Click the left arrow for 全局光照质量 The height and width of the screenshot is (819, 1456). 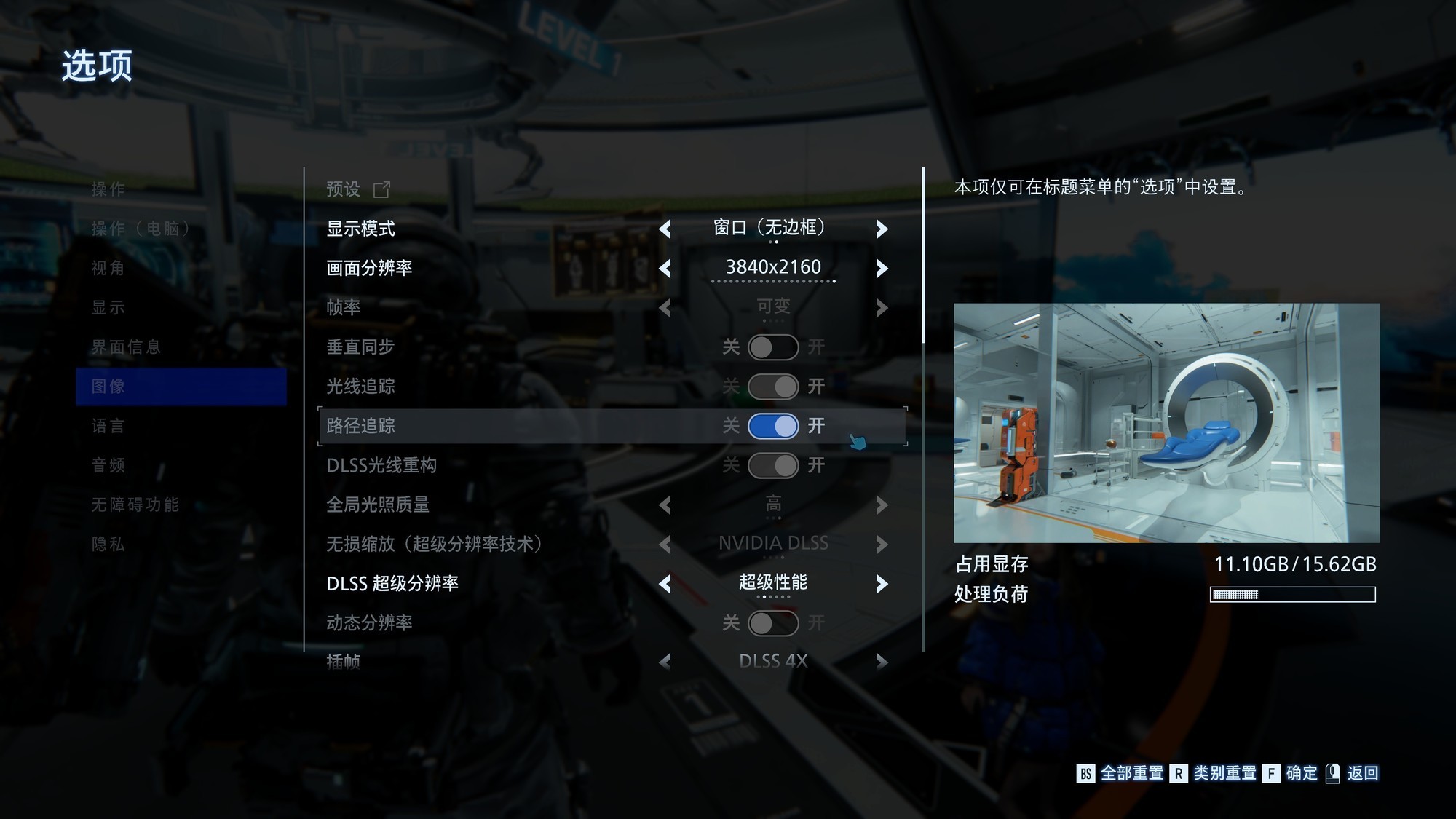tap(665, 505)
